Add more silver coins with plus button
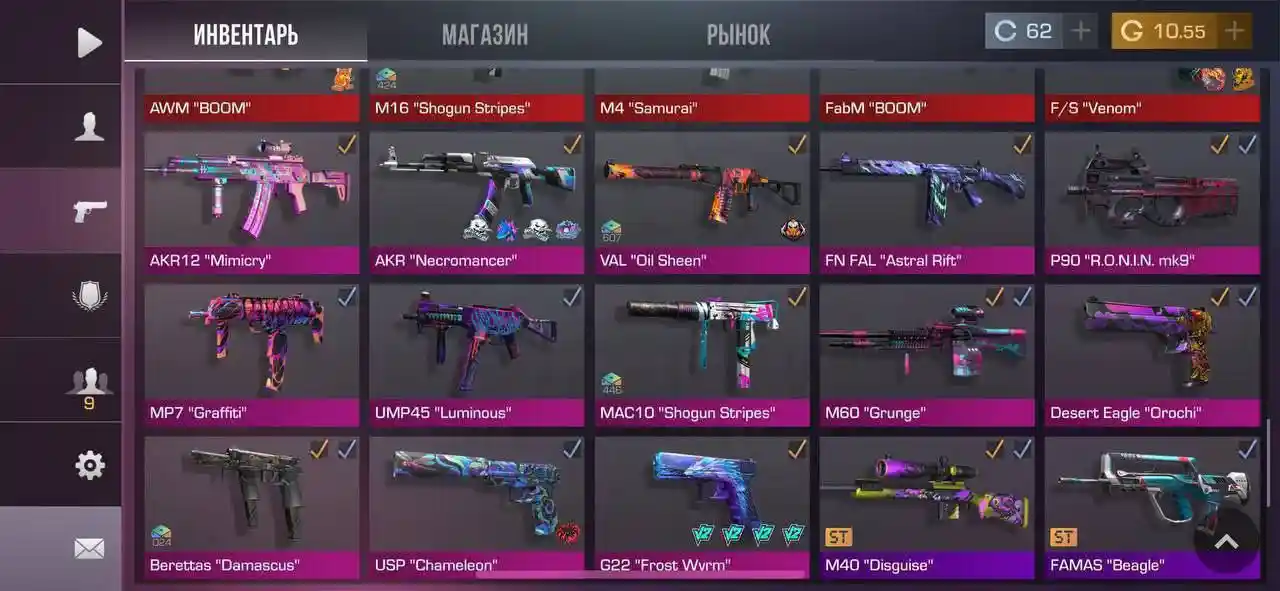 1080,31
